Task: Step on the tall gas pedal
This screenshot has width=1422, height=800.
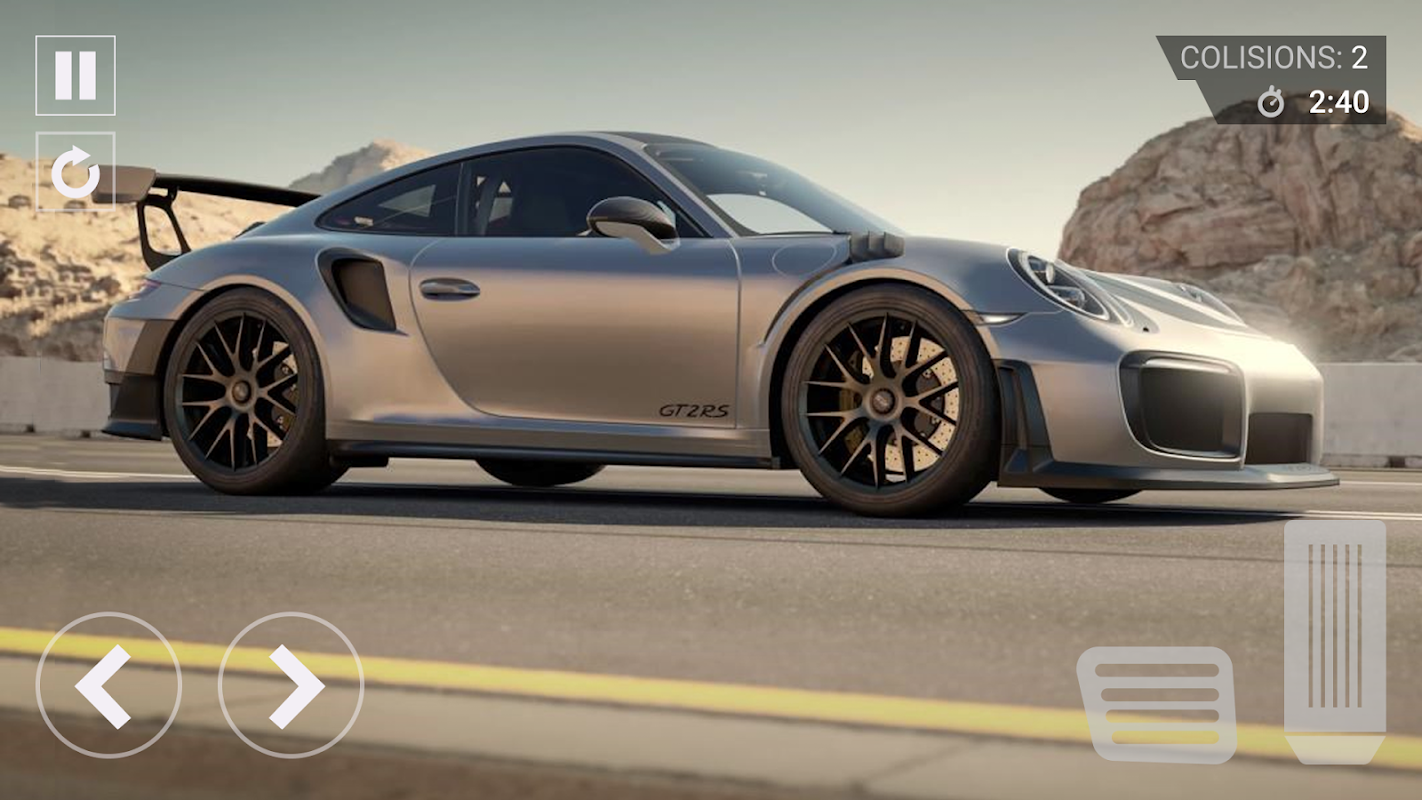Action: [1334, 640]
